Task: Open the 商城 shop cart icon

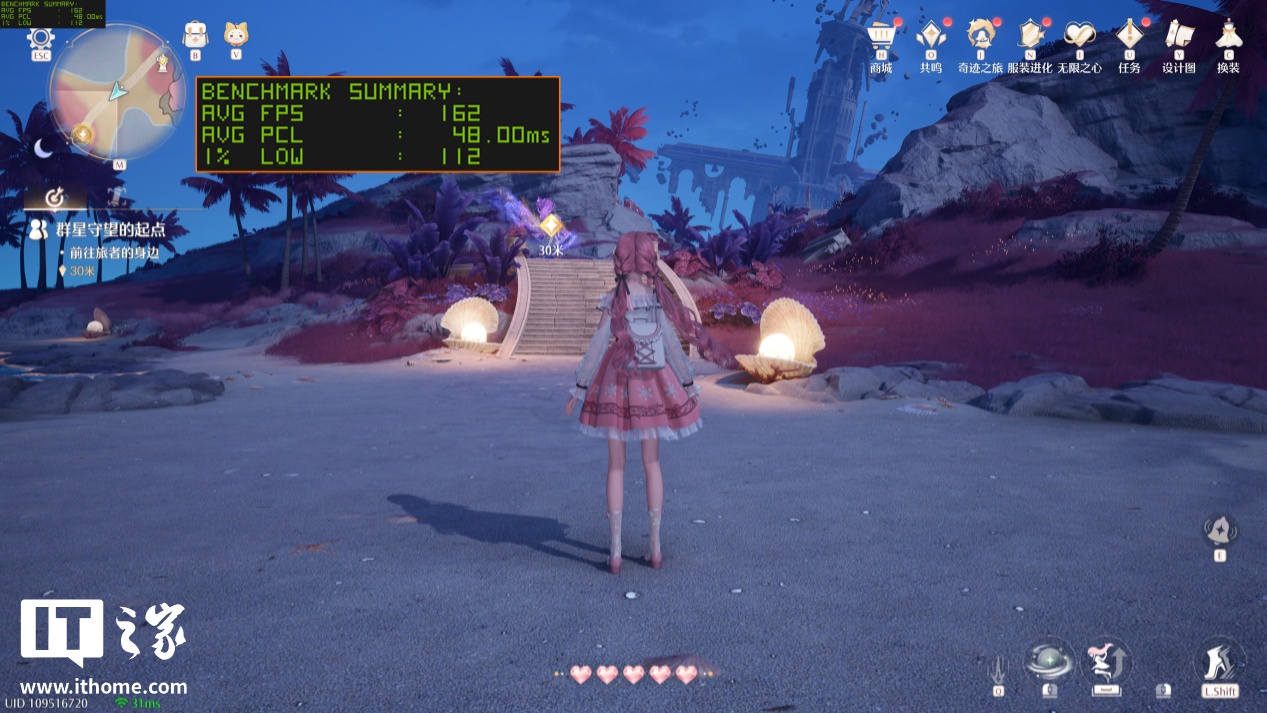Action: [x=880, y=36]
